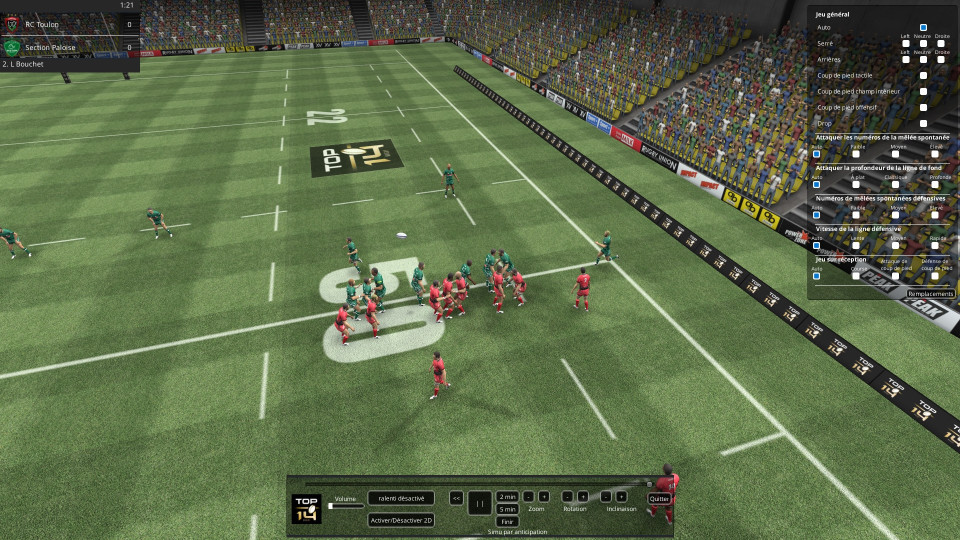The image size is (960, 540).
Task: Click Finir to finish the simulation
Action: (x=507, y=521)
